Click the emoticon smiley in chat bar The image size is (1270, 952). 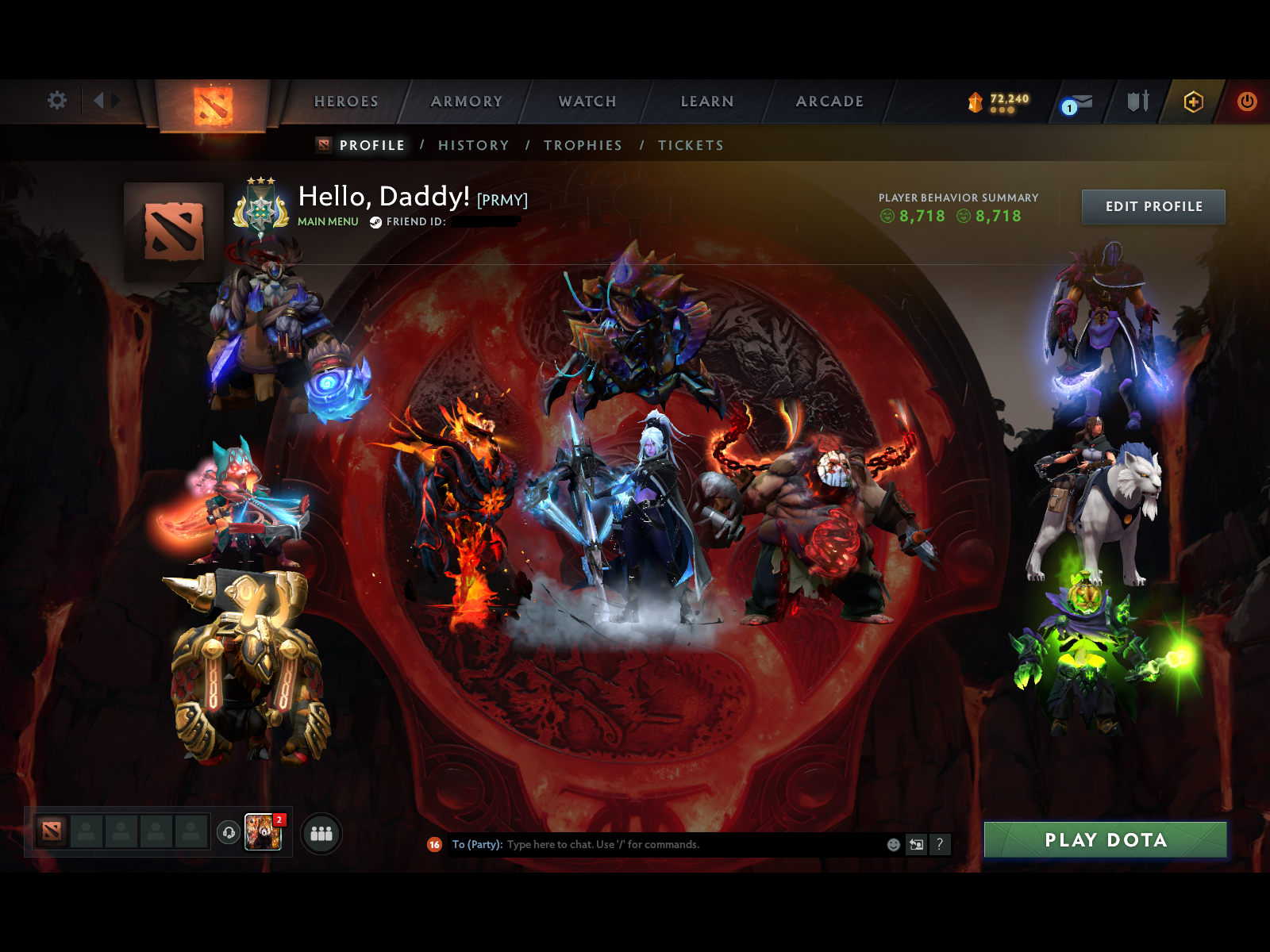point(892,845)
